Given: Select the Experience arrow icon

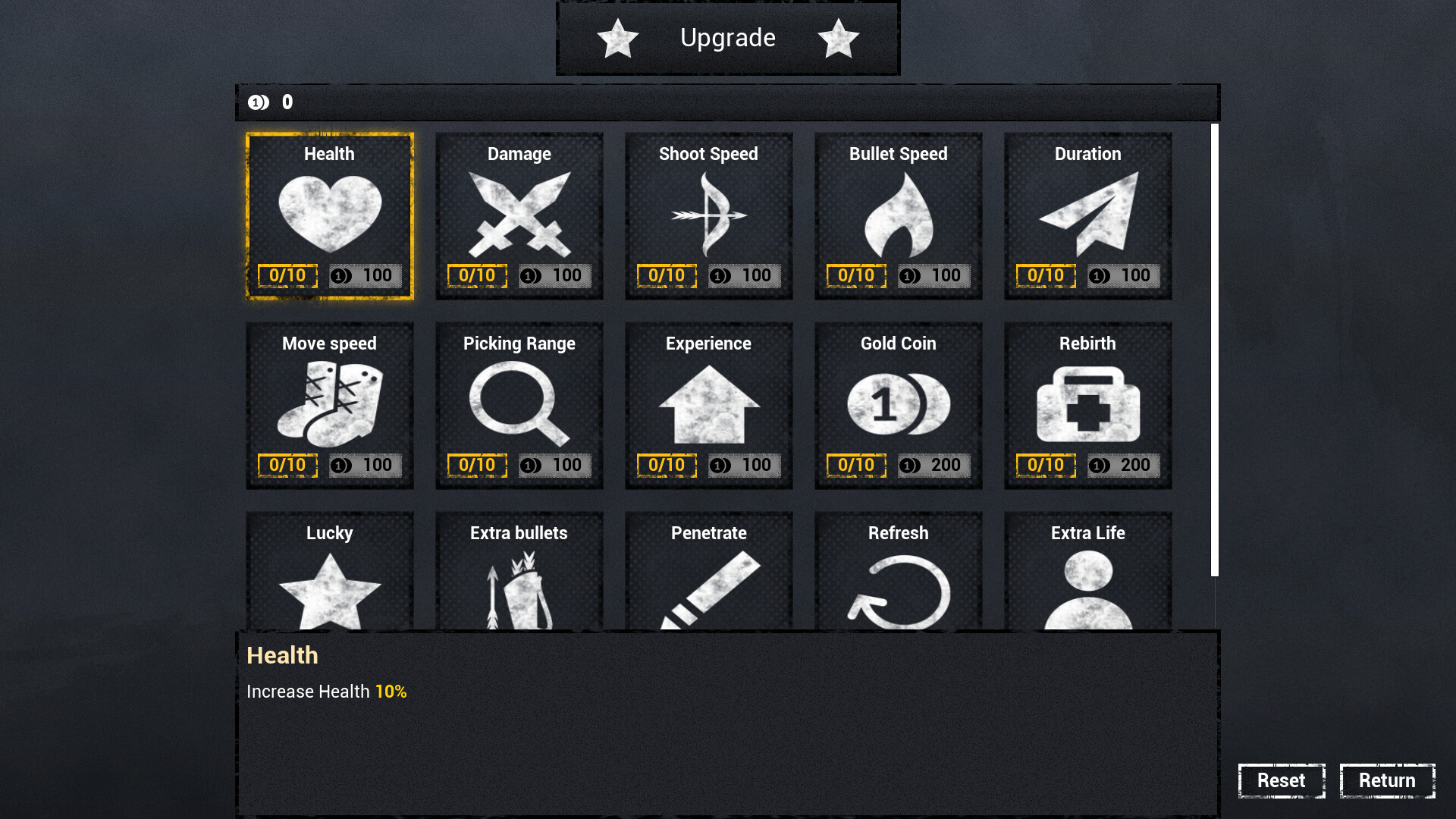Looking at the screenshot, I should pyautogui.click(x=708, y=404).
